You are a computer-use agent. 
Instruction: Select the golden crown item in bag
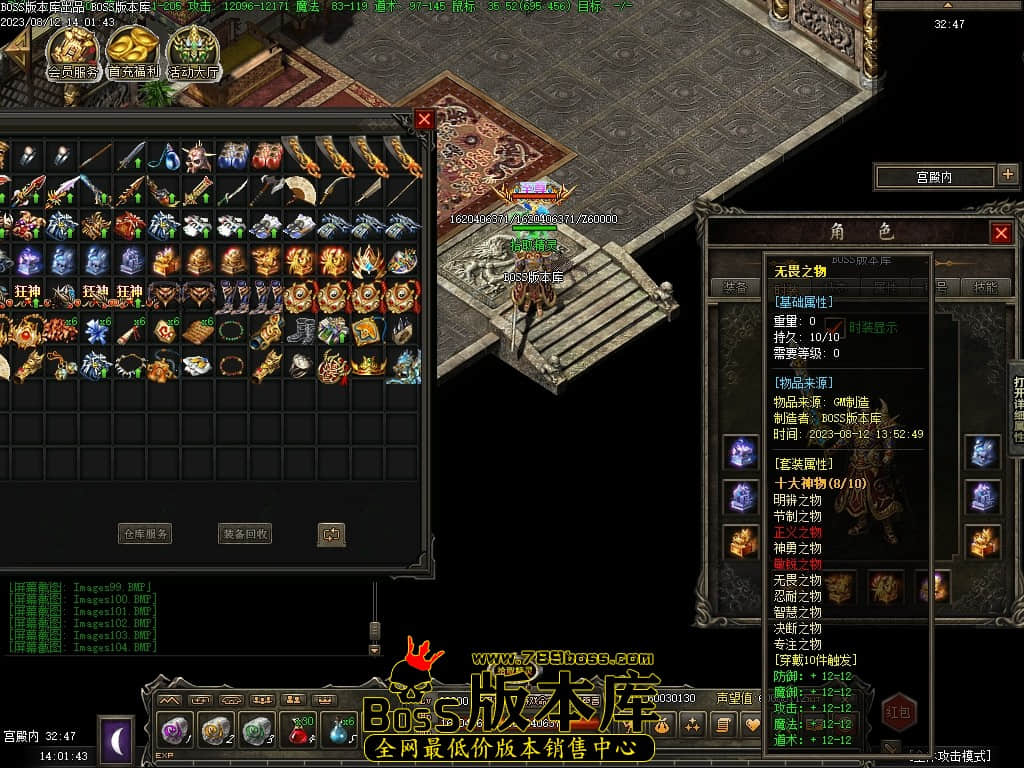368,364
